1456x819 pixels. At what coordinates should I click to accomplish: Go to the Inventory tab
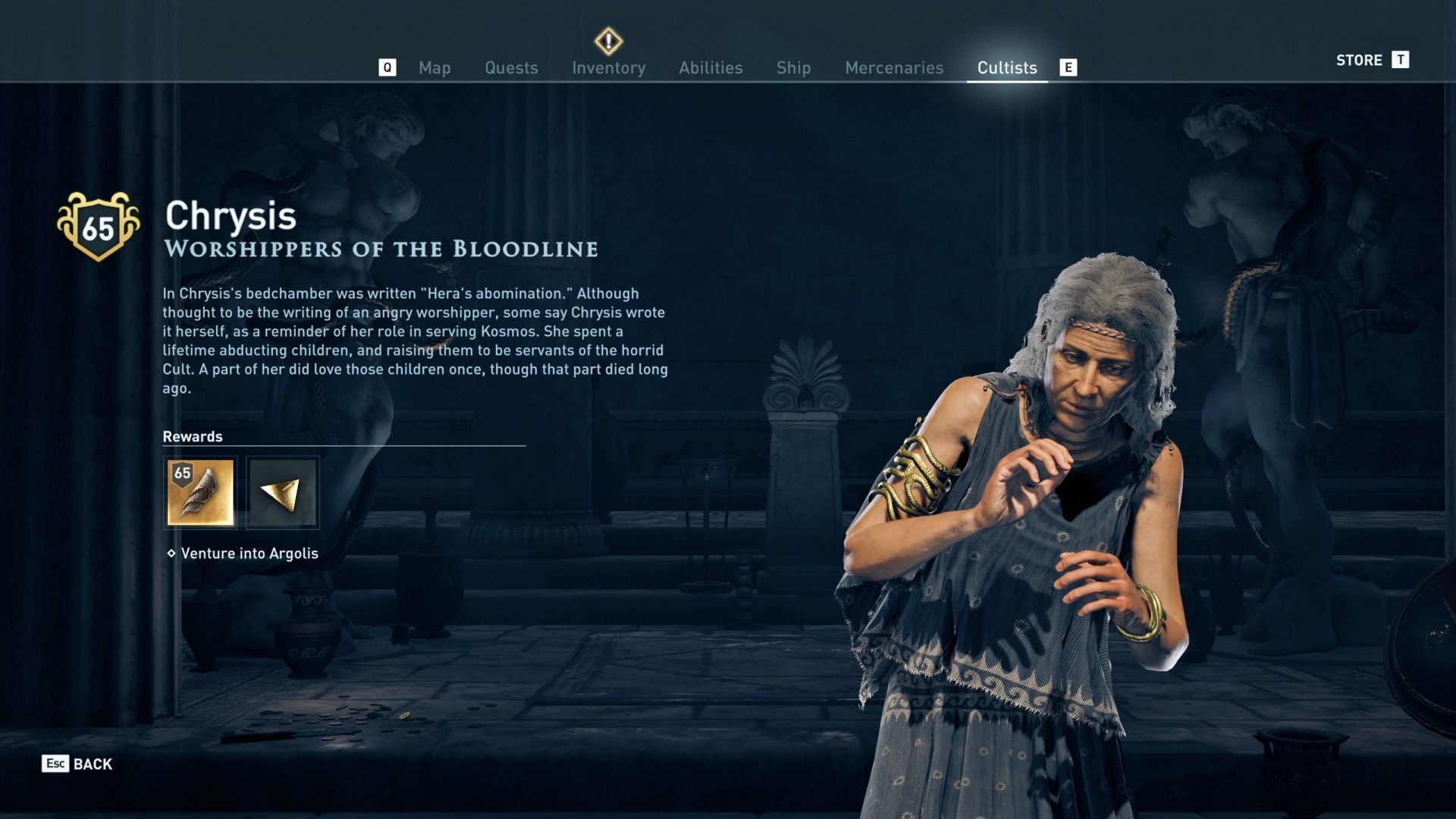point(608,68)
